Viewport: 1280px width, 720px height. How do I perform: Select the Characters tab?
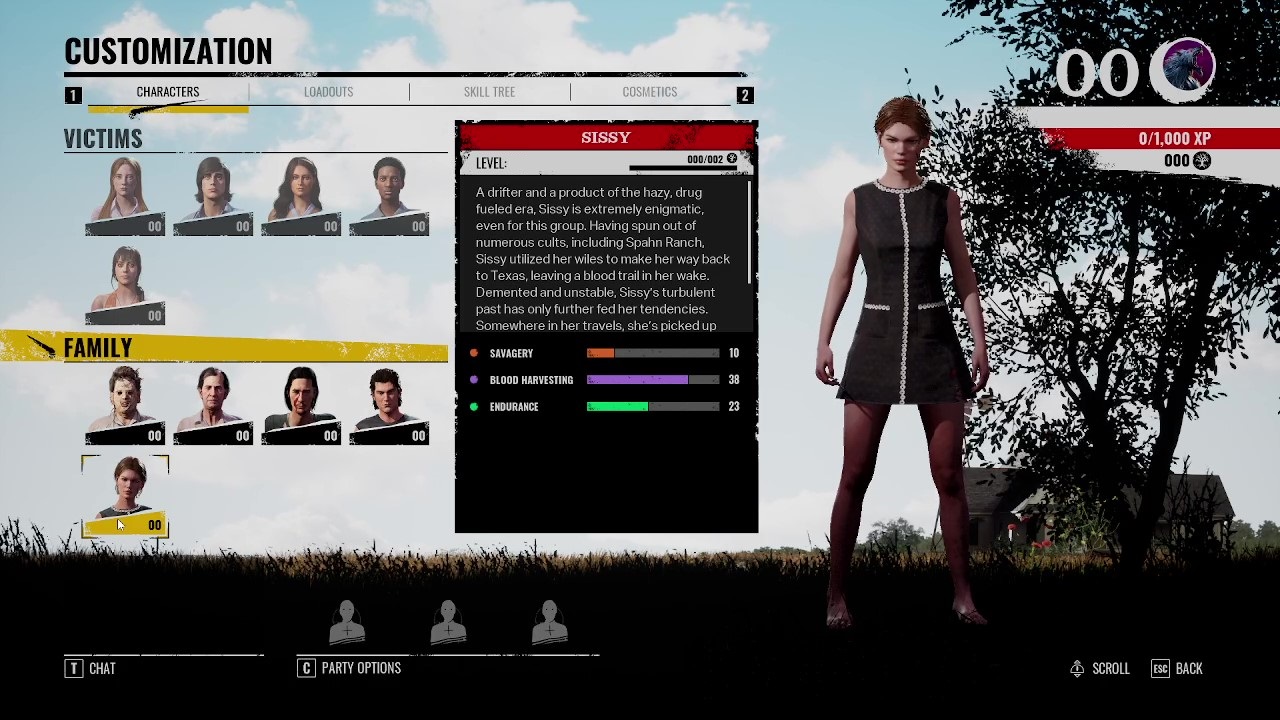[167, 92]
